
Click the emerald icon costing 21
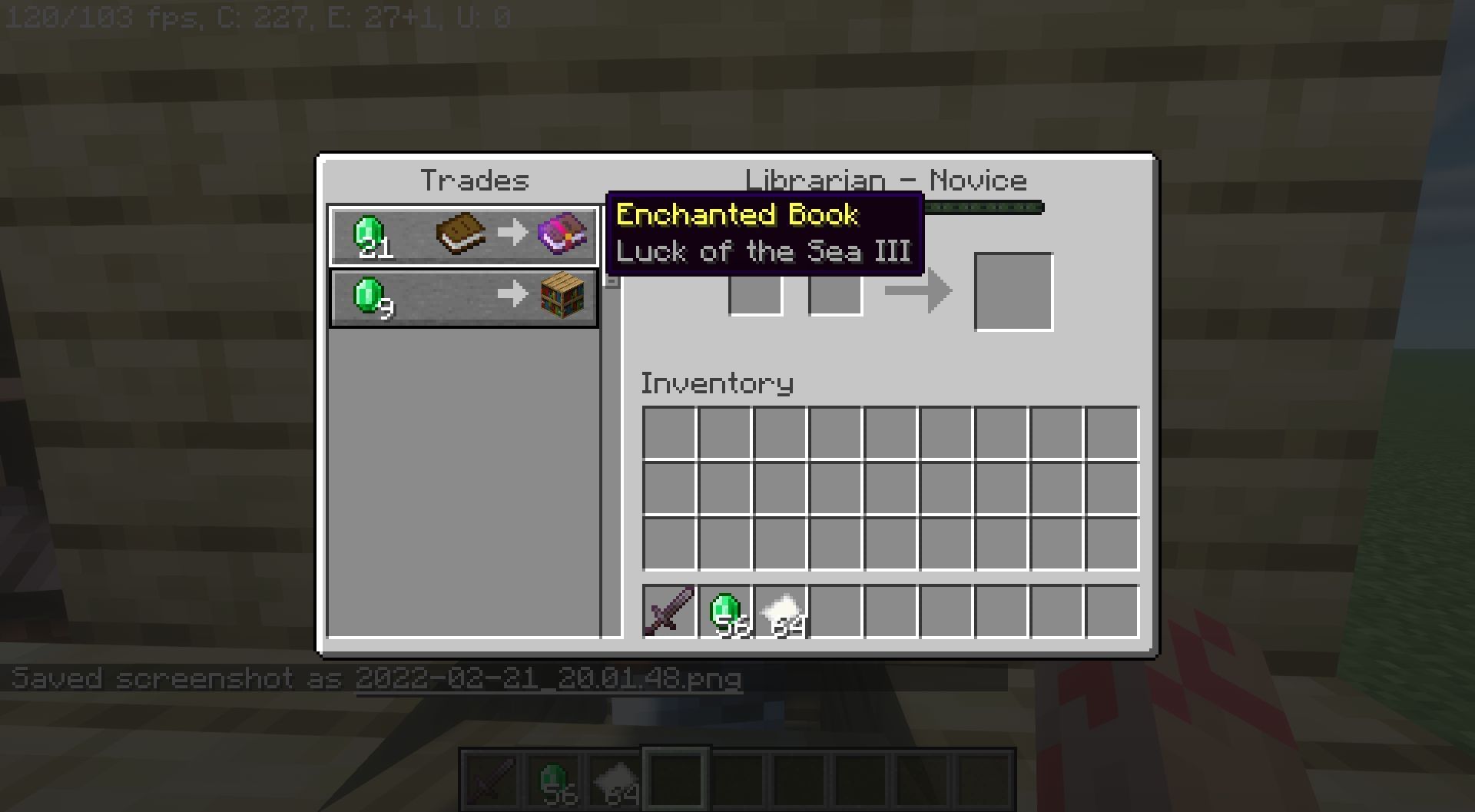click(x=369, y=234)
